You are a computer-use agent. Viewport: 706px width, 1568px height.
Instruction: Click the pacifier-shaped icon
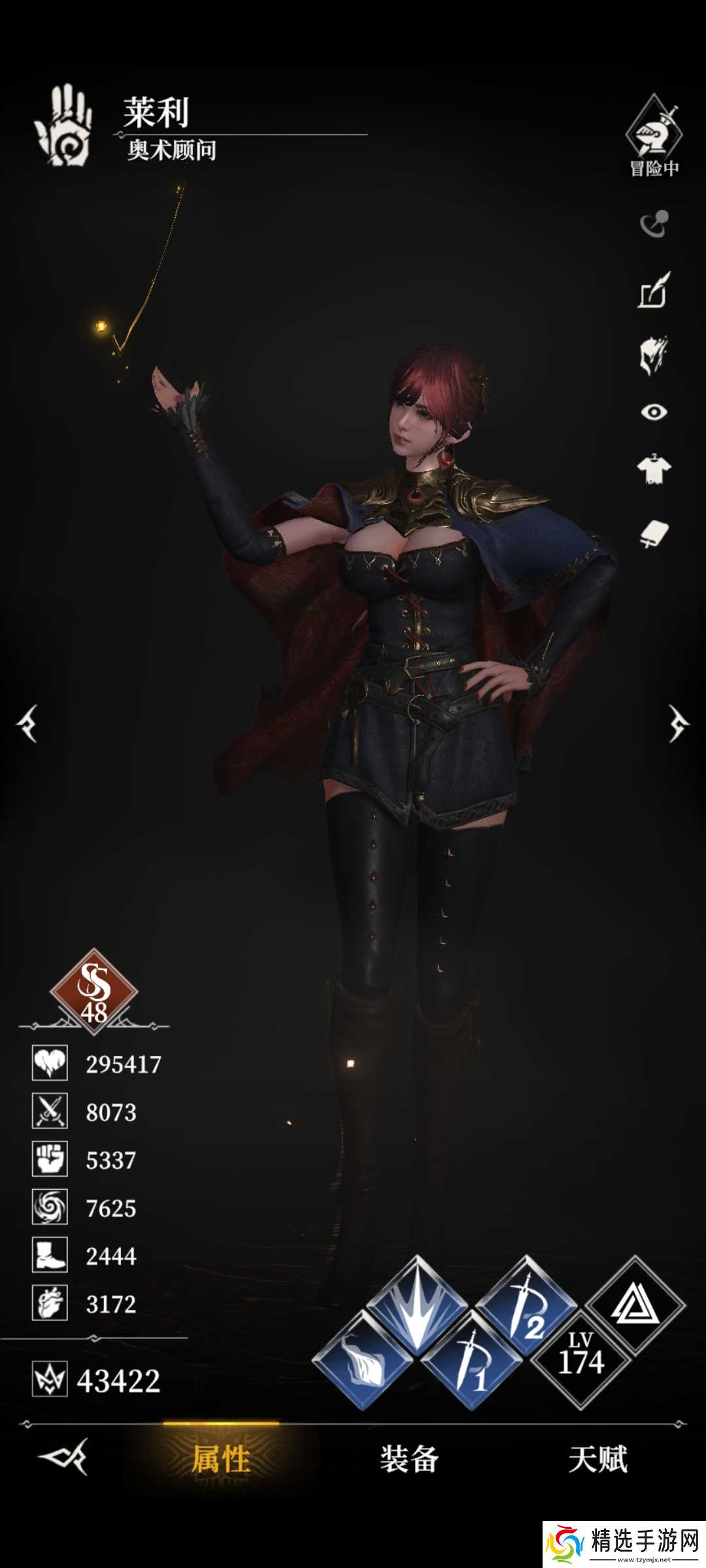tap(654, 224)
